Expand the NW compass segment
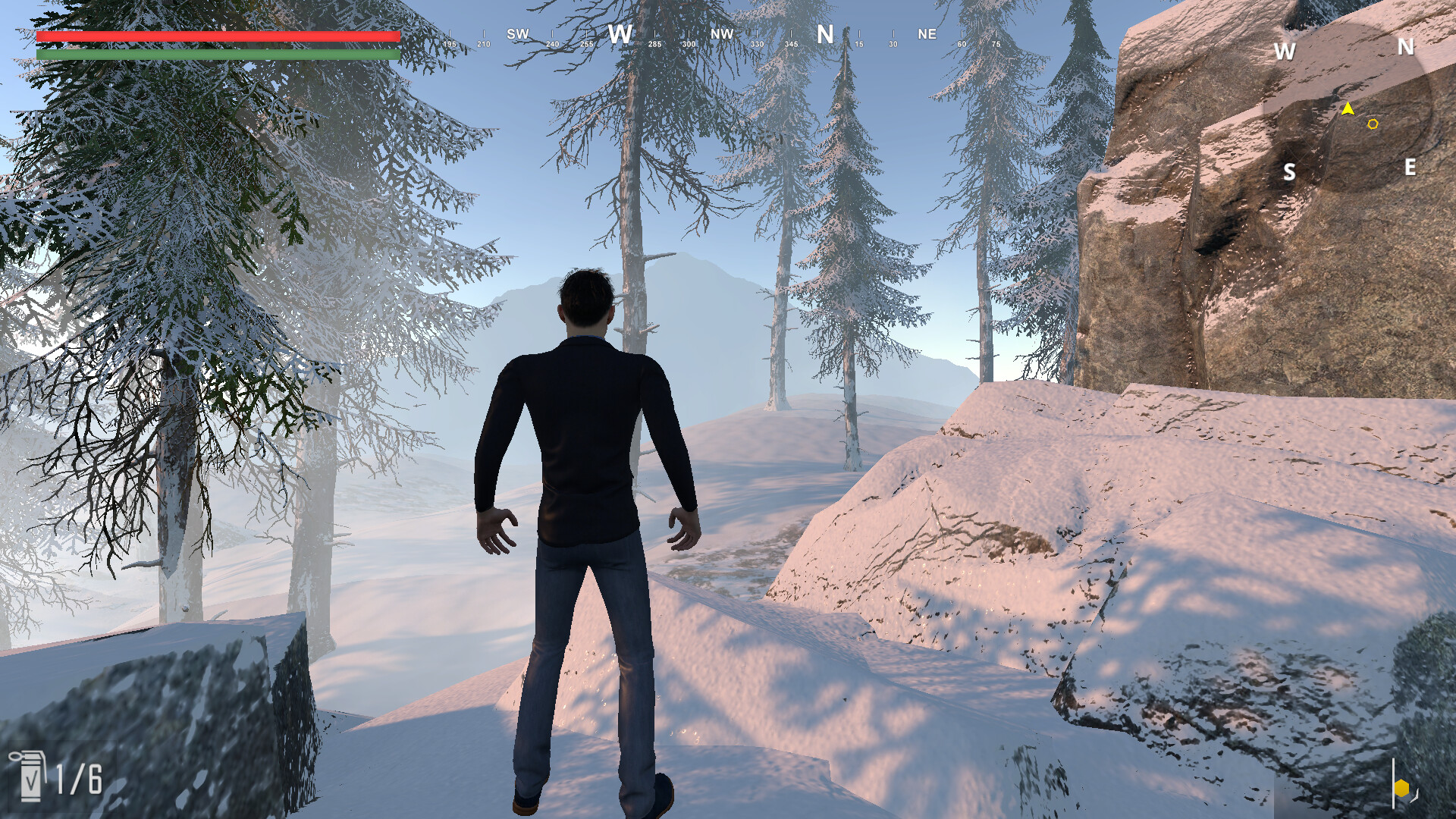1456x819 pixels. pyautogui.click(x=721, y=34)
